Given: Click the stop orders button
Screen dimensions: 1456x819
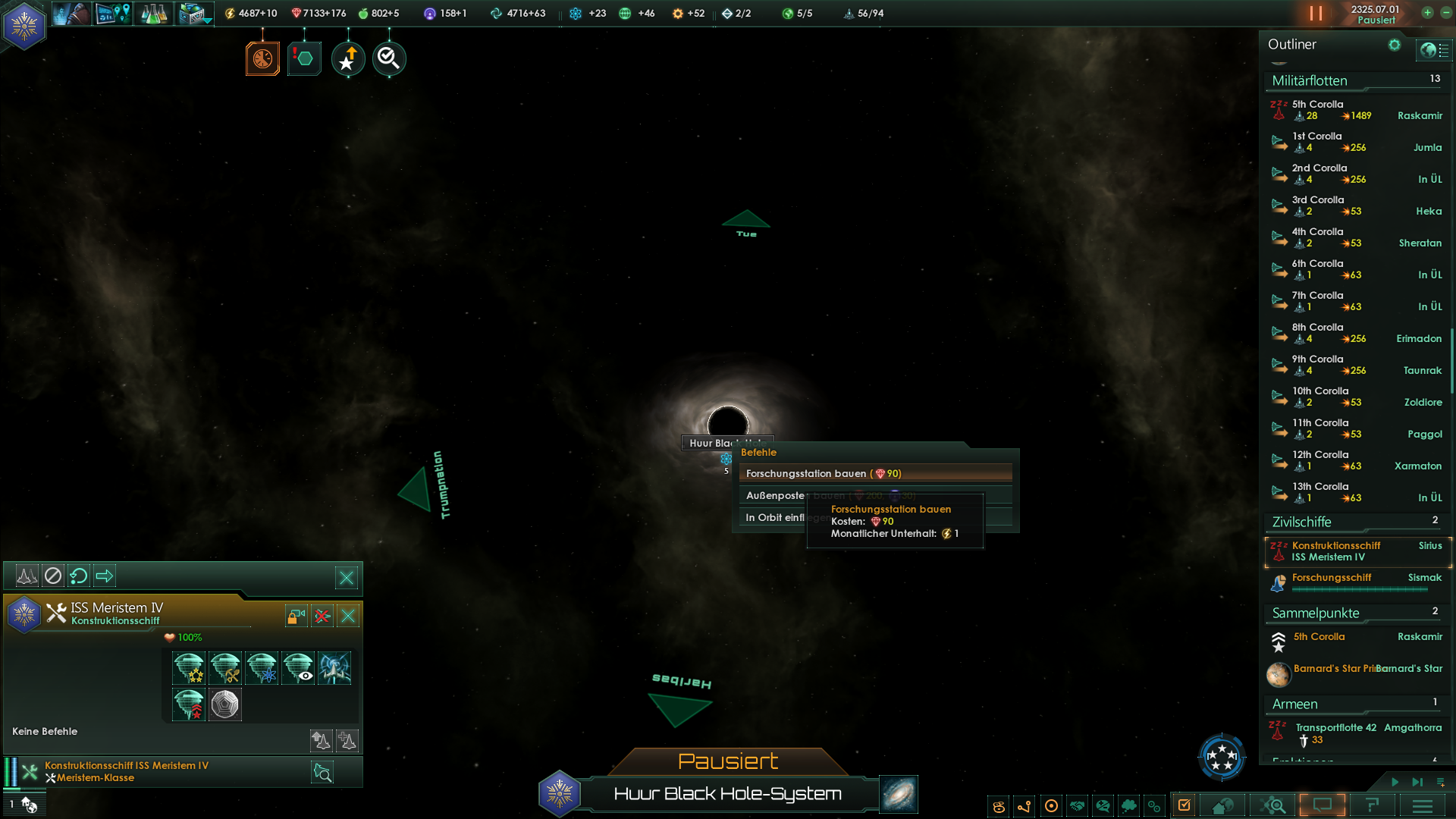Looking at the screenshot, I should (53, 576).
